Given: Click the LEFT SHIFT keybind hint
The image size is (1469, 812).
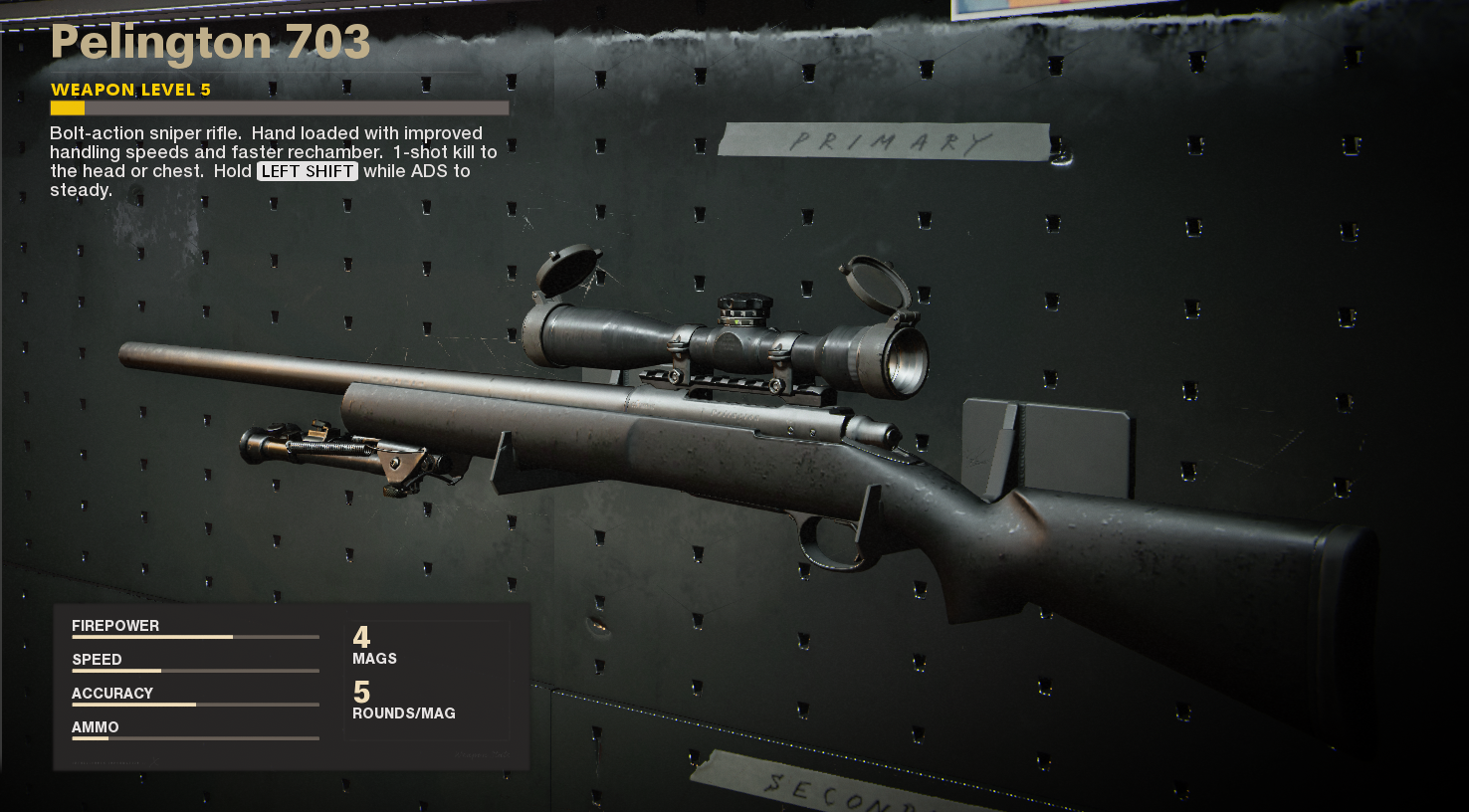Looking at the screenshot, I should [x=306, y=171].
